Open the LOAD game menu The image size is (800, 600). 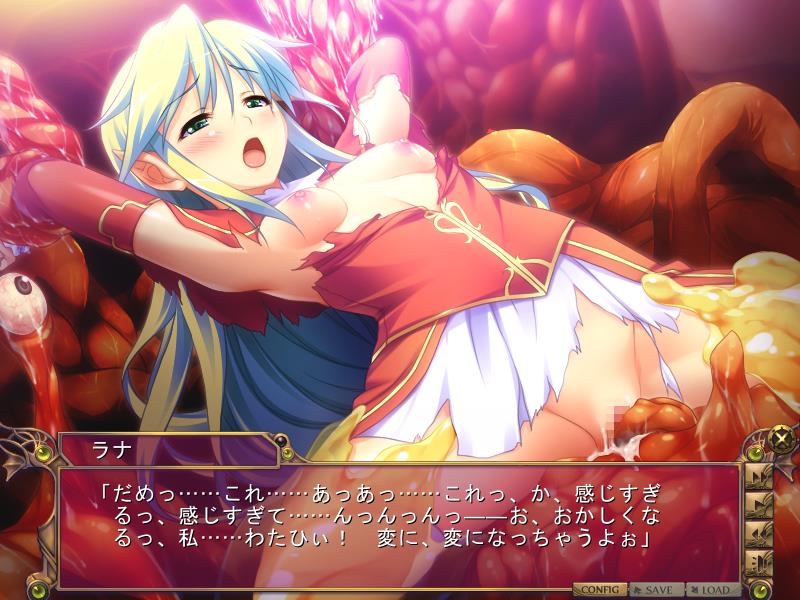[x=713, y=590]
